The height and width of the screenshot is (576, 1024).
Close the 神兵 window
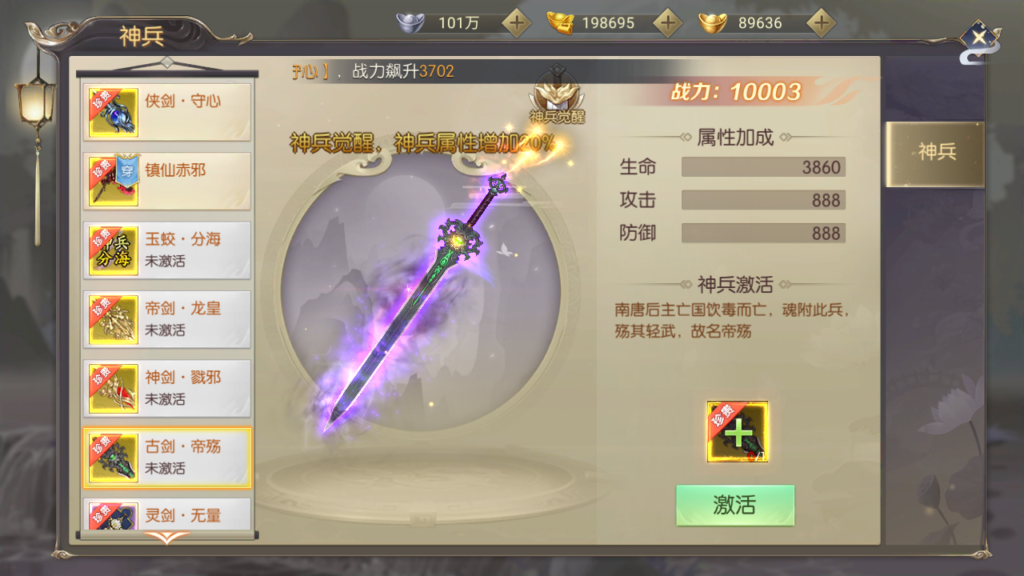(x=980, y=39)
